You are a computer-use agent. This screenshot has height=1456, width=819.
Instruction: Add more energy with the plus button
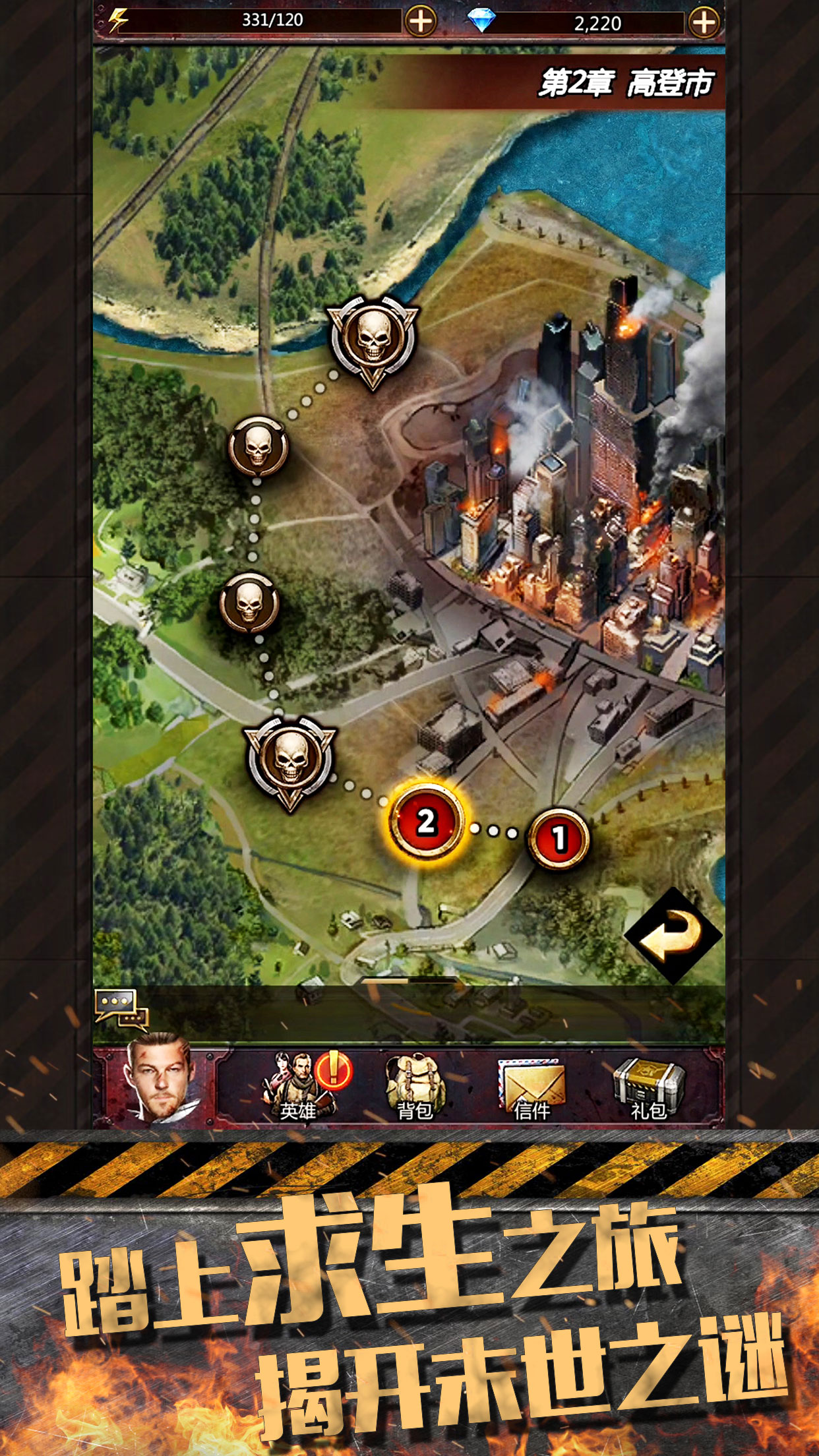[420, 22]
